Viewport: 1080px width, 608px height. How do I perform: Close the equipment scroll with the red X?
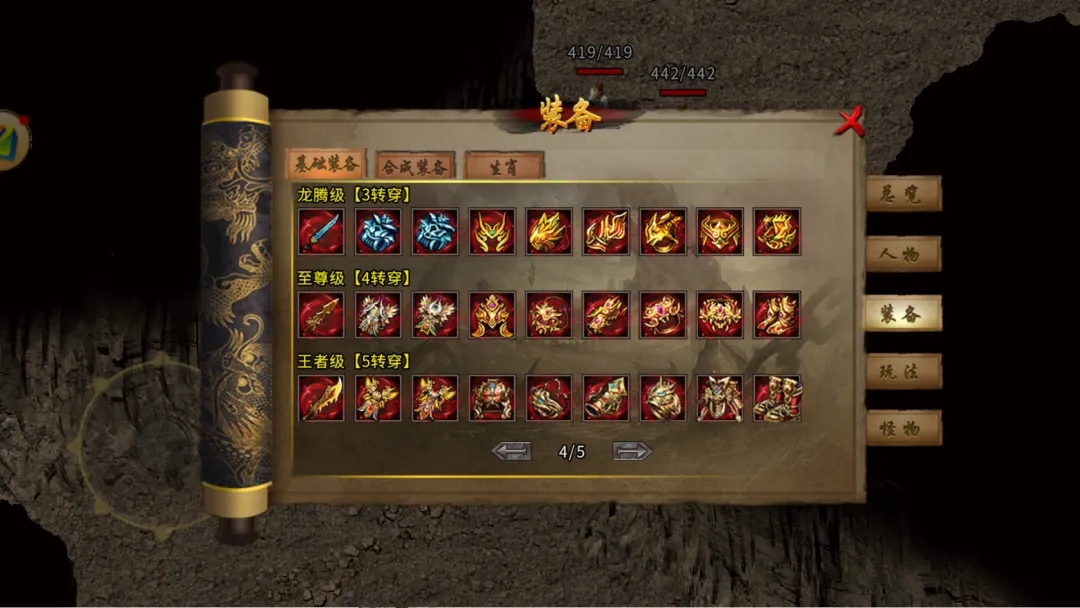click(x=849, y=122)
